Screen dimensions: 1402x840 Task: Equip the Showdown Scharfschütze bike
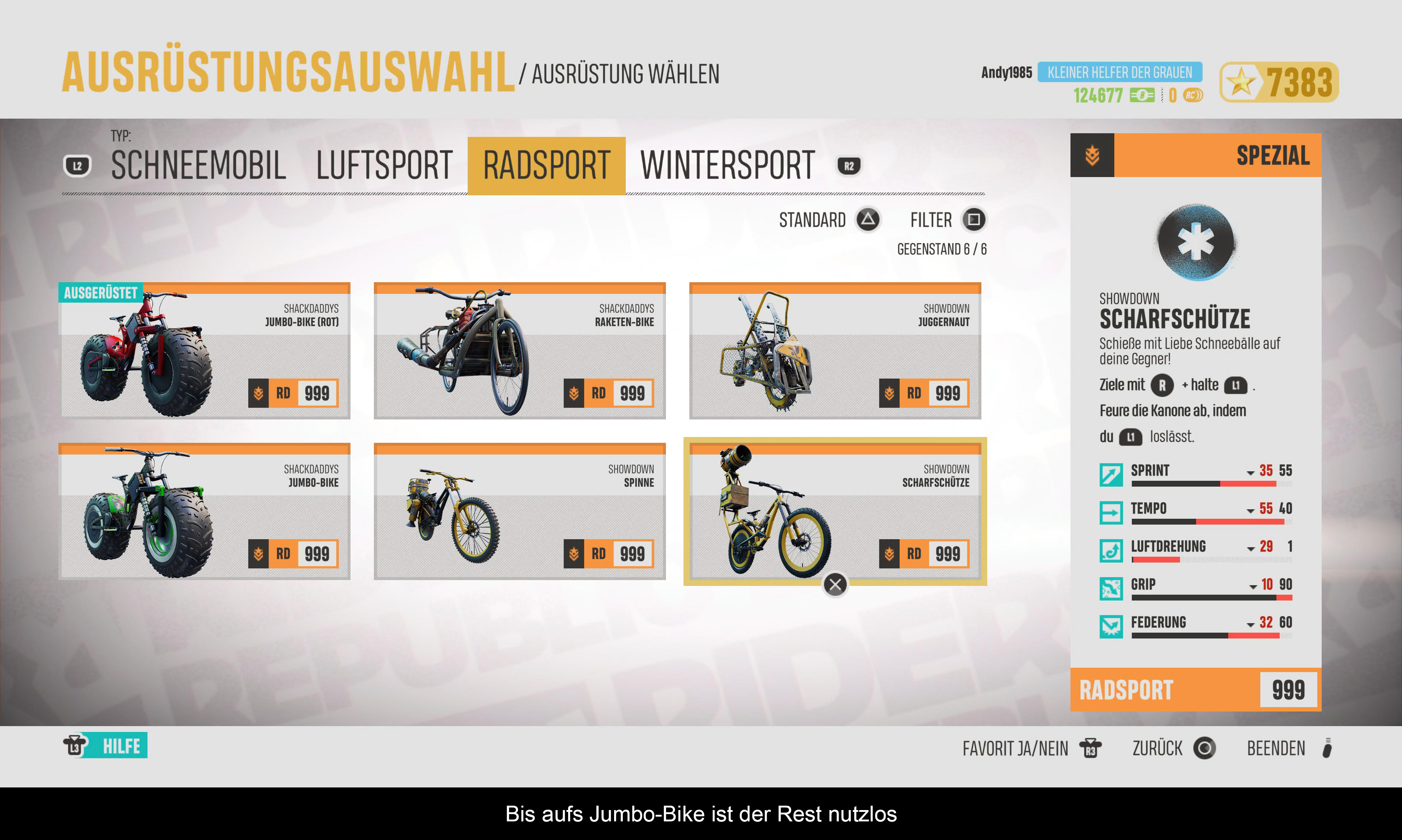tap(835, 512)
